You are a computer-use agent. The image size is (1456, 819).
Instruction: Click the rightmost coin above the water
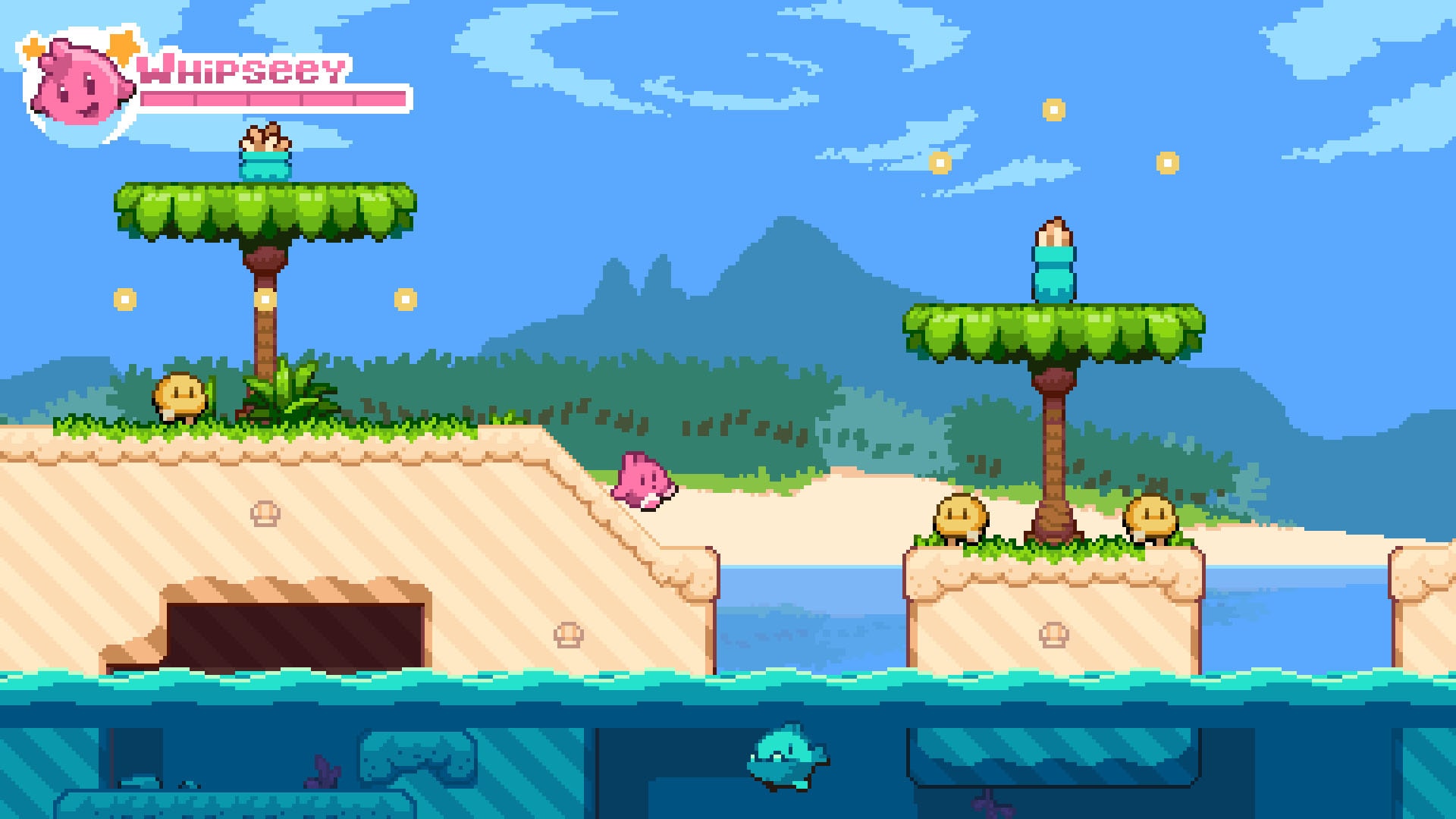(x=1164, y=162)
